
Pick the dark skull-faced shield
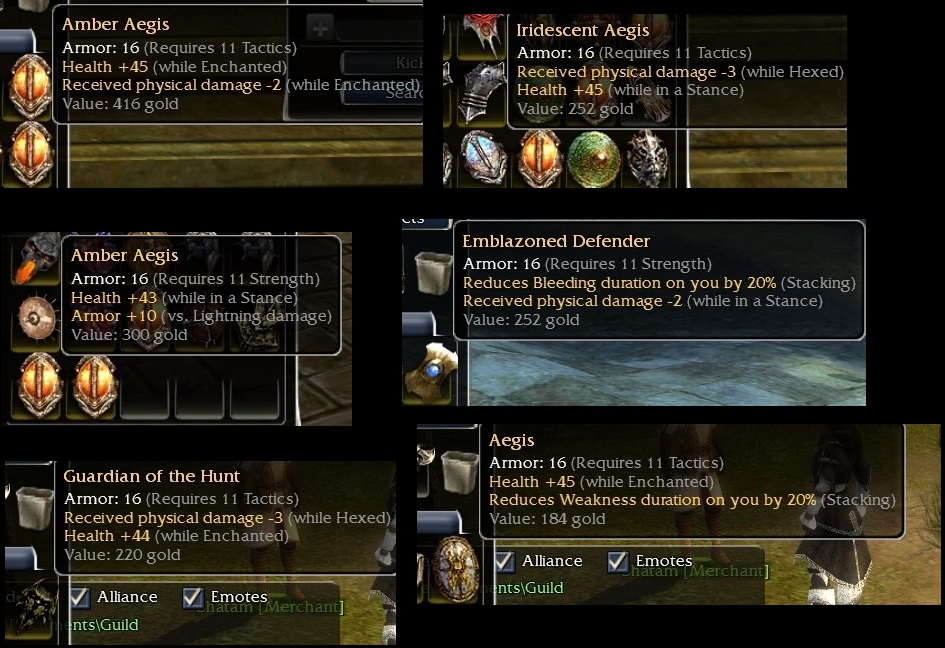pyautogui.click(x=647, y=158)
